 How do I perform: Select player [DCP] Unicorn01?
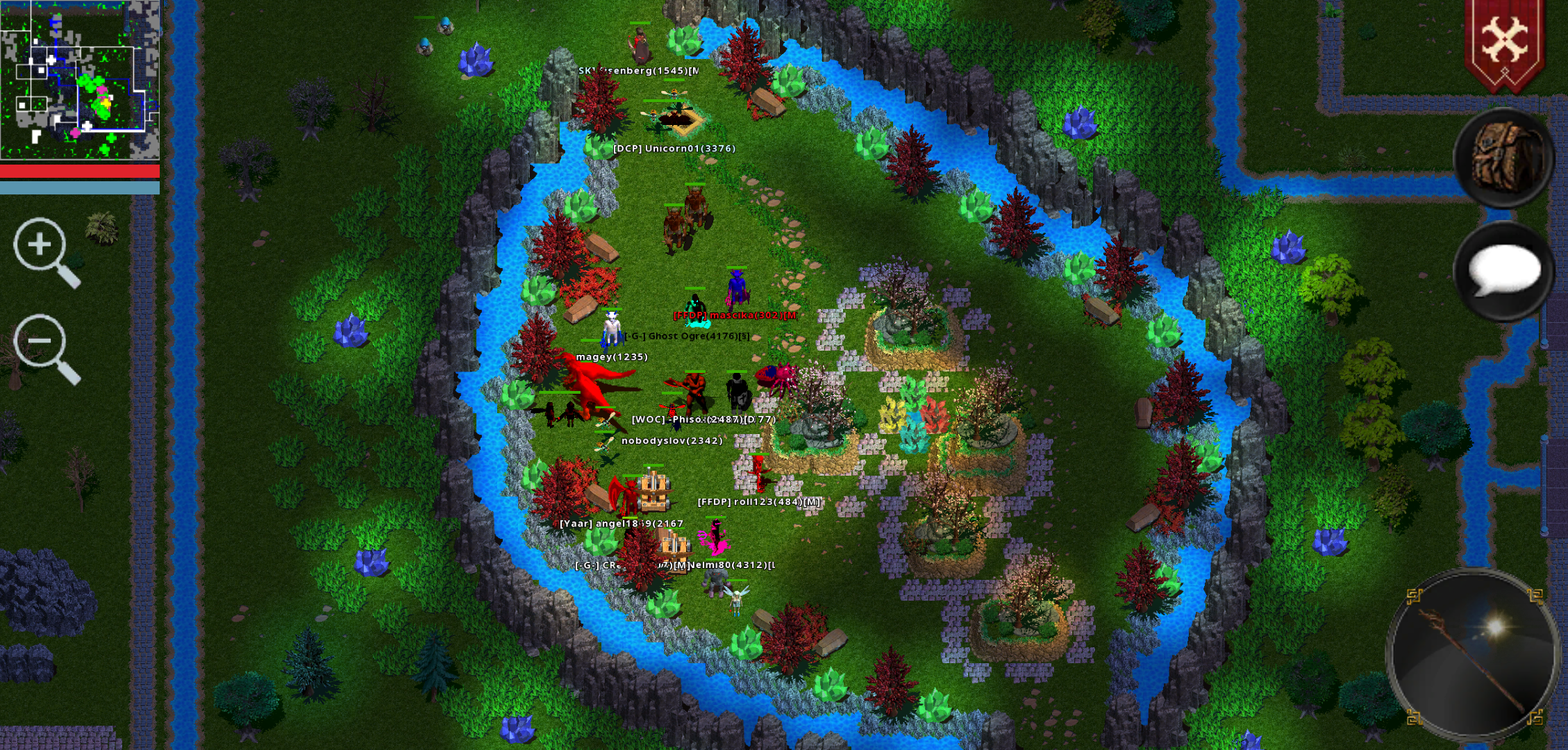coord(674,148)
